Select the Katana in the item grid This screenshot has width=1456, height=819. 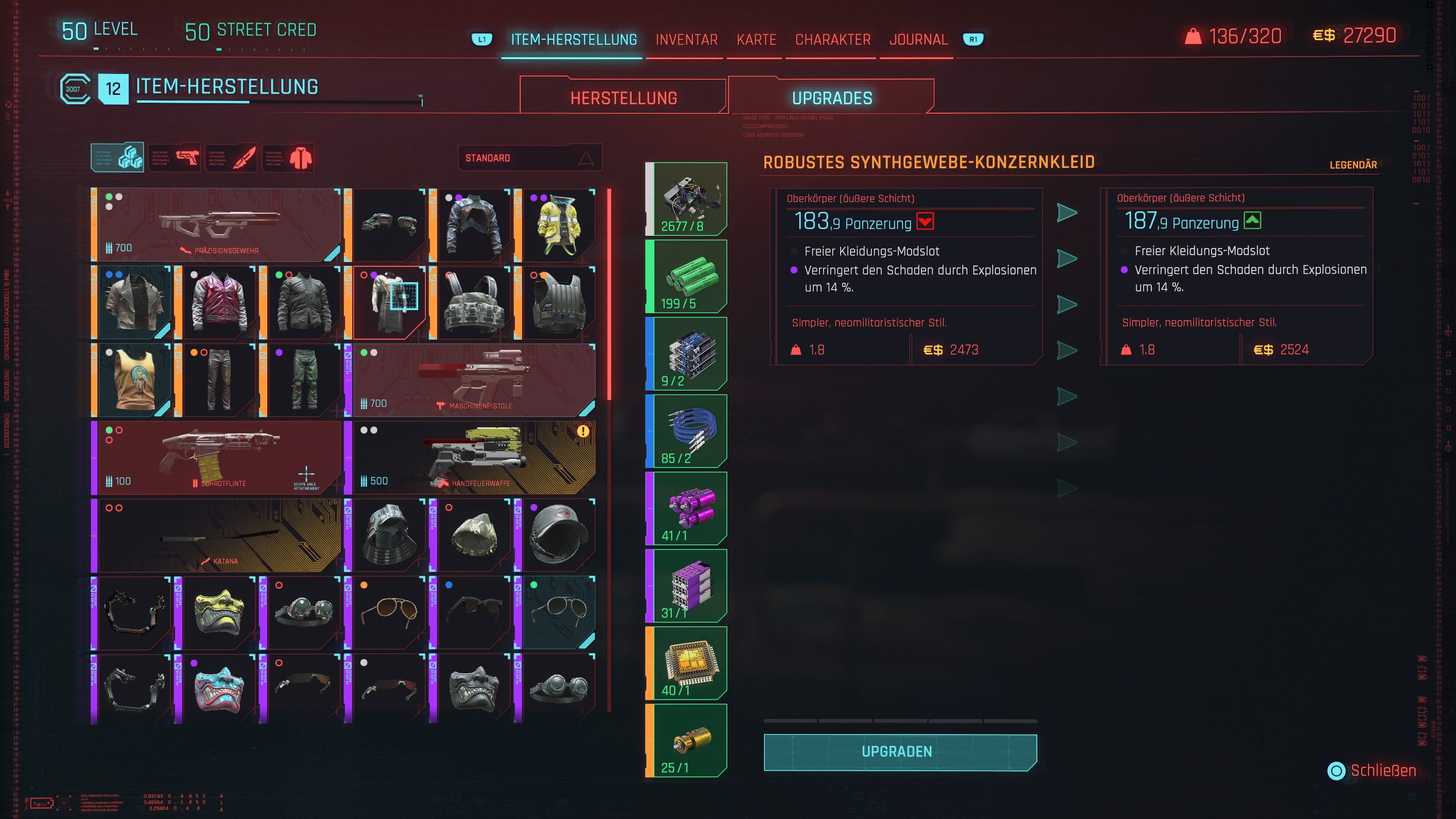[218, 534]
